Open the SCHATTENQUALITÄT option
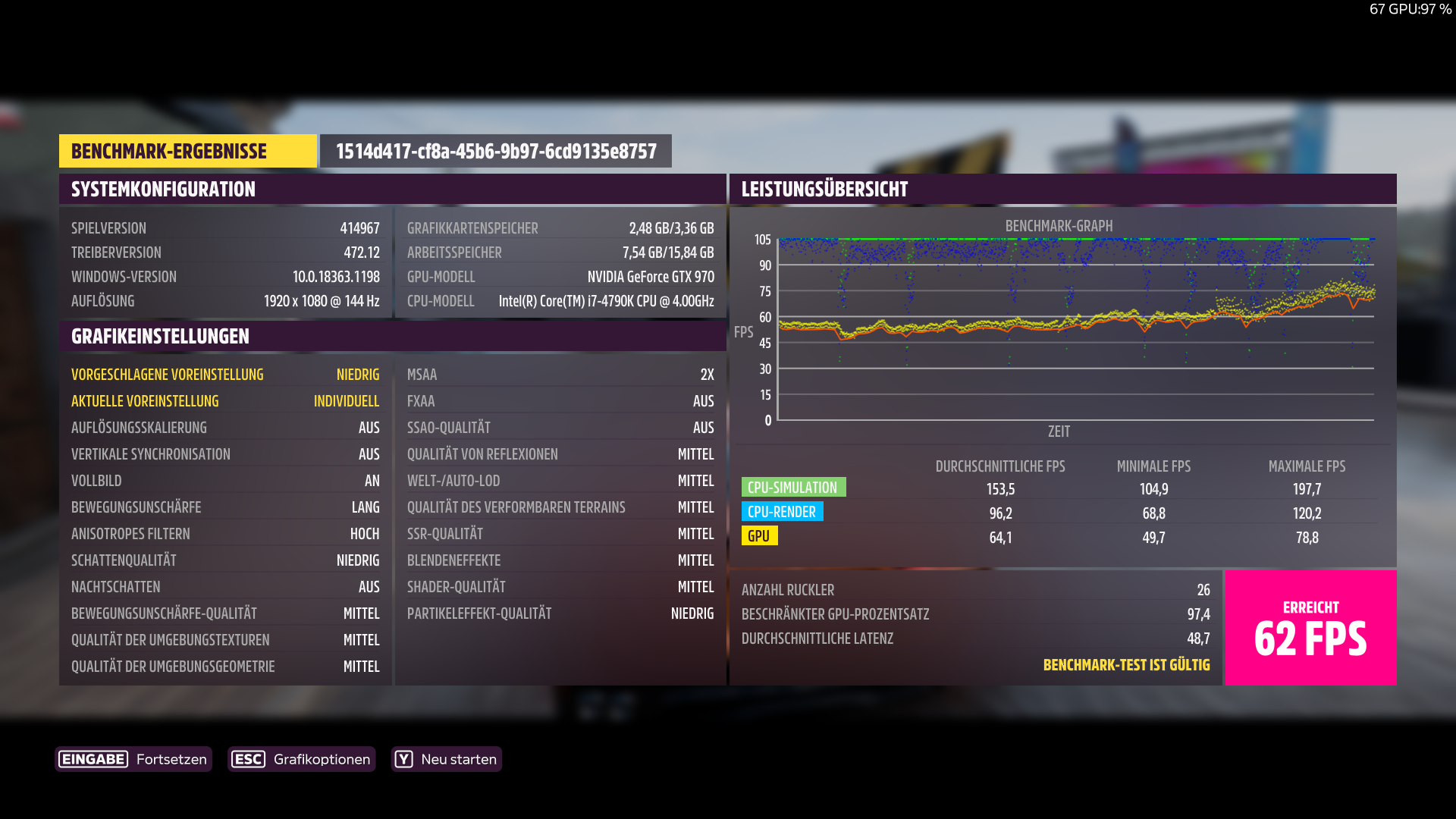This screenshot has height=819, width=1456. (x=225, y=560)
